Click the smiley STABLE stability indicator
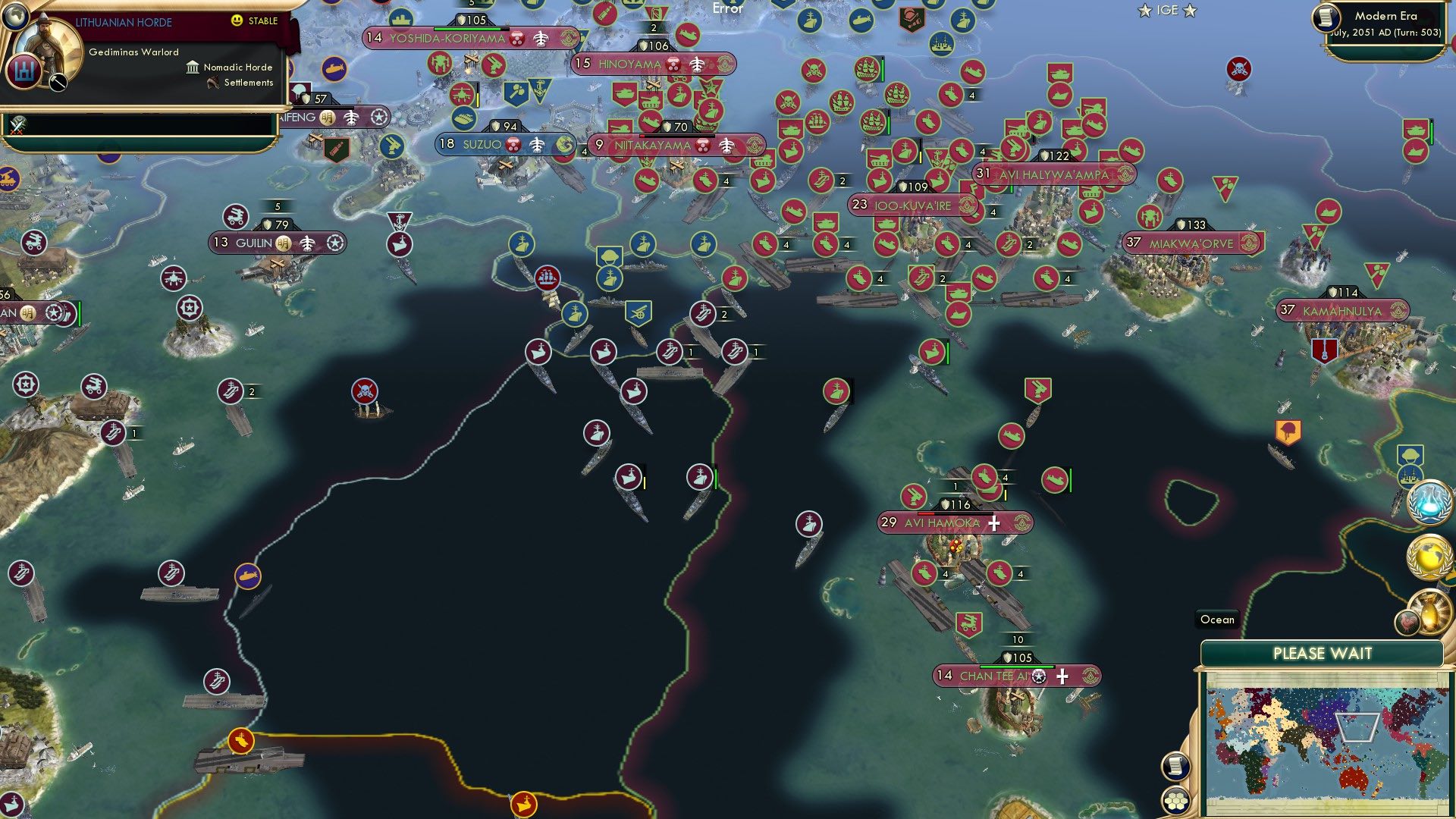Viewport: 1456px width, 819px height. (x=237, y=20)
